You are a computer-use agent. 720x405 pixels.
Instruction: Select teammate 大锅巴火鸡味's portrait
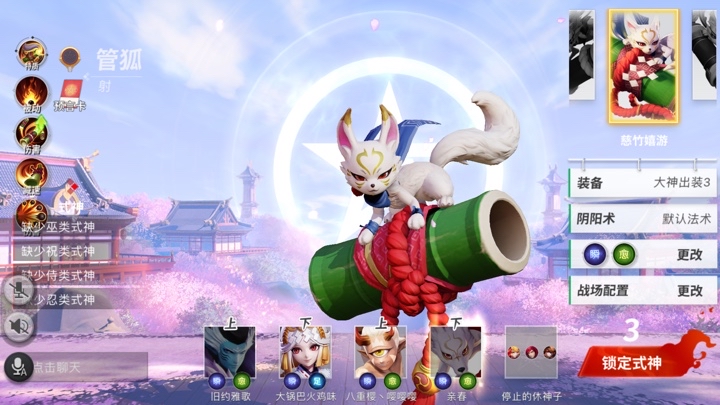[x=305, y=351]
